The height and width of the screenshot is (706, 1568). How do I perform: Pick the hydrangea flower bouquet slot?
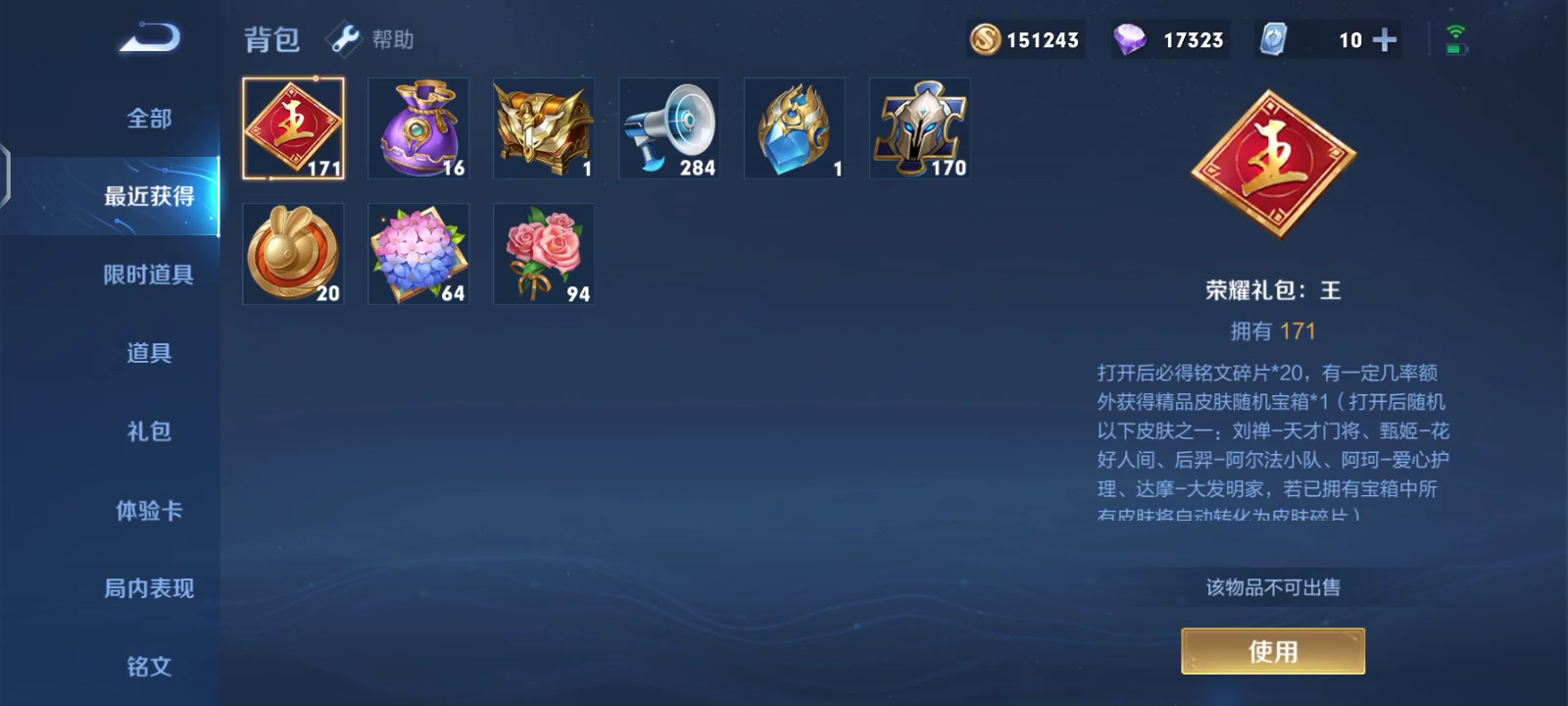click(x=418, y=254)
